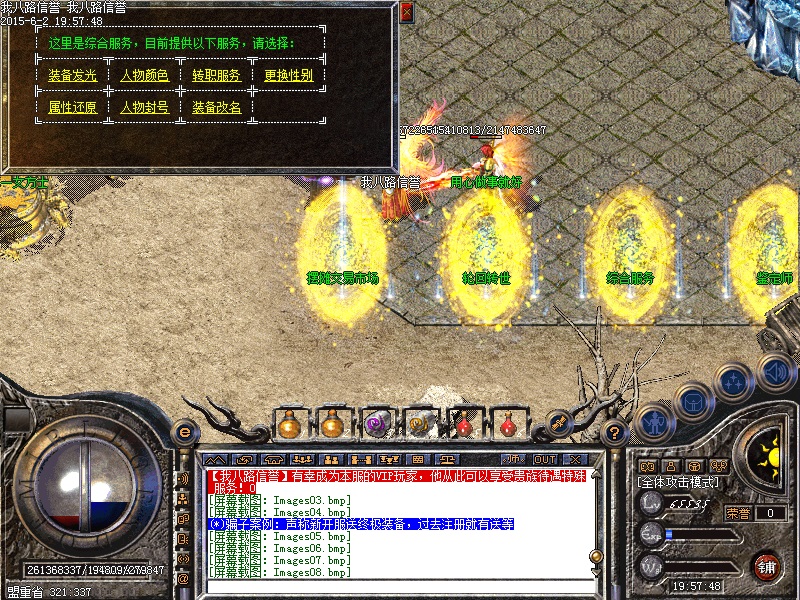Open the round question mark help button
800x600 pixels.
click(615, 433)
